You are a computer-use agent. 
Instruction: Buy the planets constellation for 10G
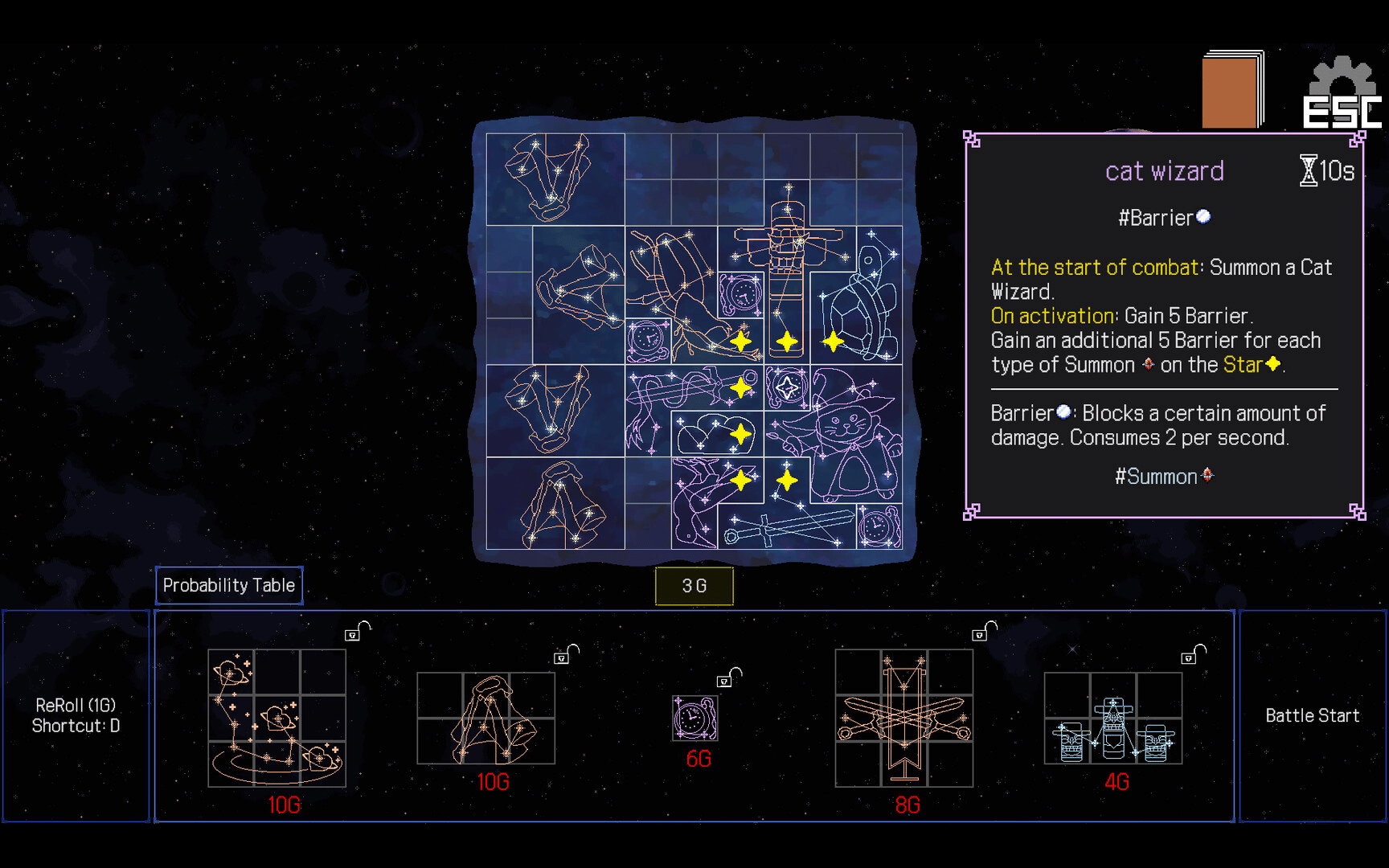(277, 718)
